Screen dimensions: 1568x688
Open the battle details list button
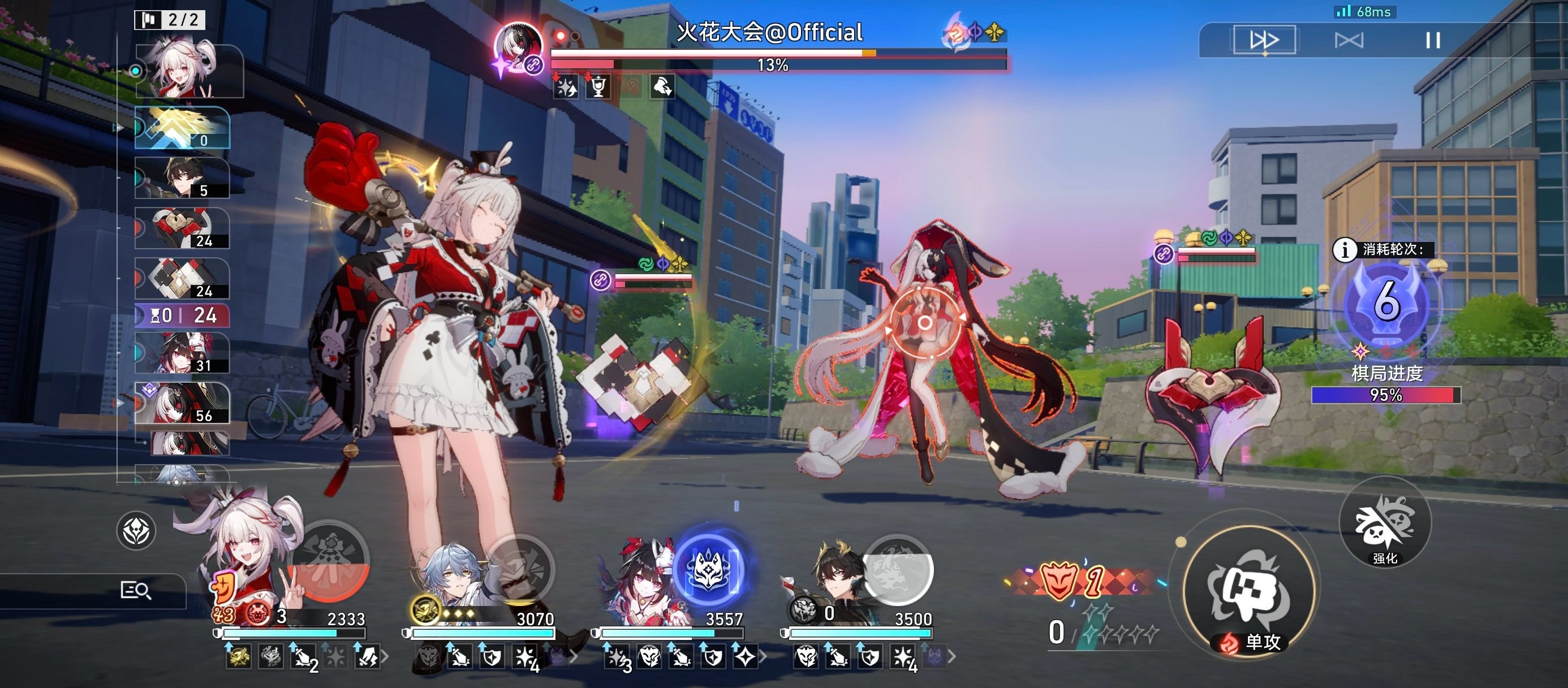pyautogui.click(x=135, y=590)
